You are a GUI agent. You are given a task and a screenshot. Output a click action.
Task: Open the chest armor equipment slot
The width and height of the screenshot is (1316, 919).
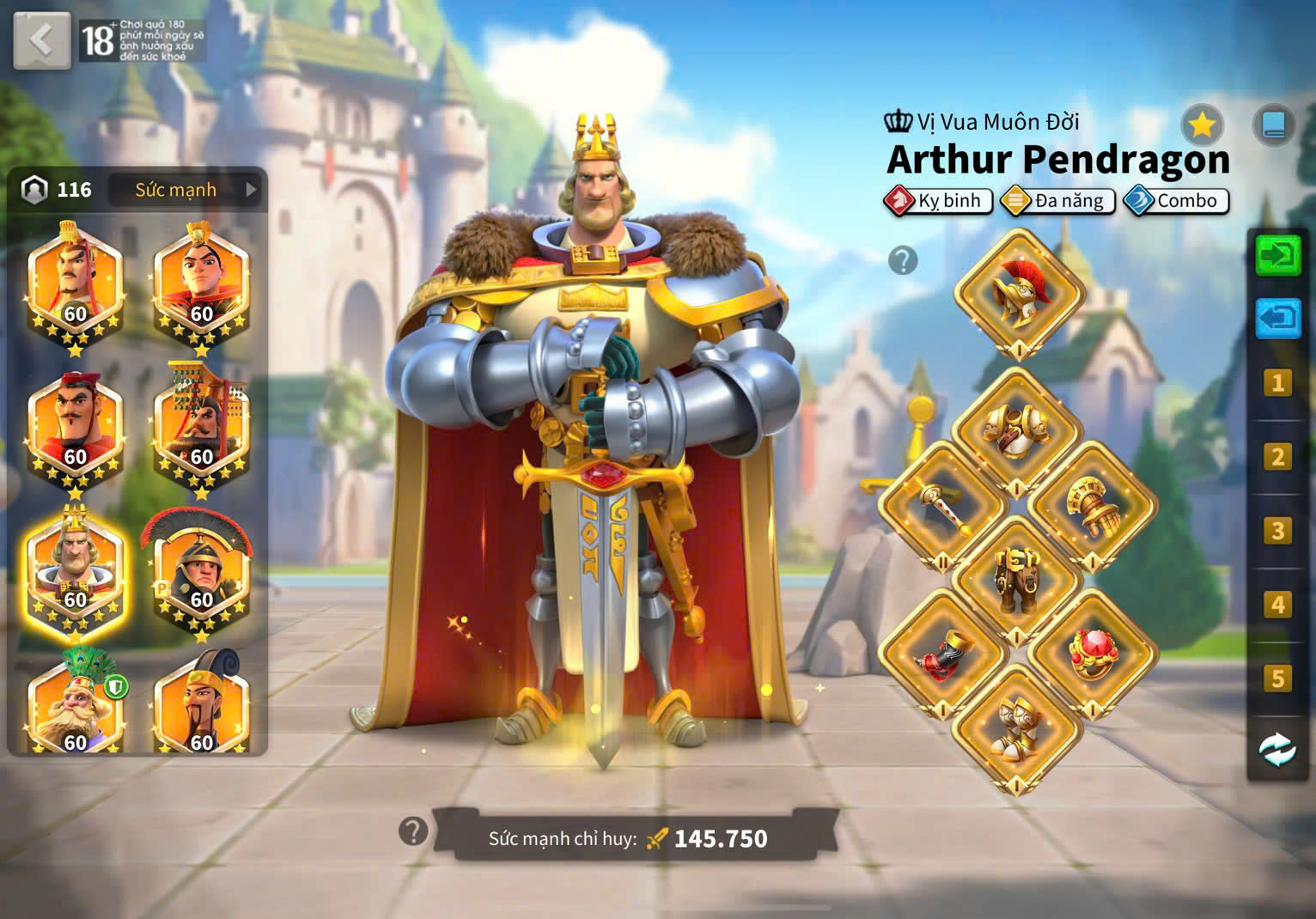pyautogui.click(x=1016, y=431)
